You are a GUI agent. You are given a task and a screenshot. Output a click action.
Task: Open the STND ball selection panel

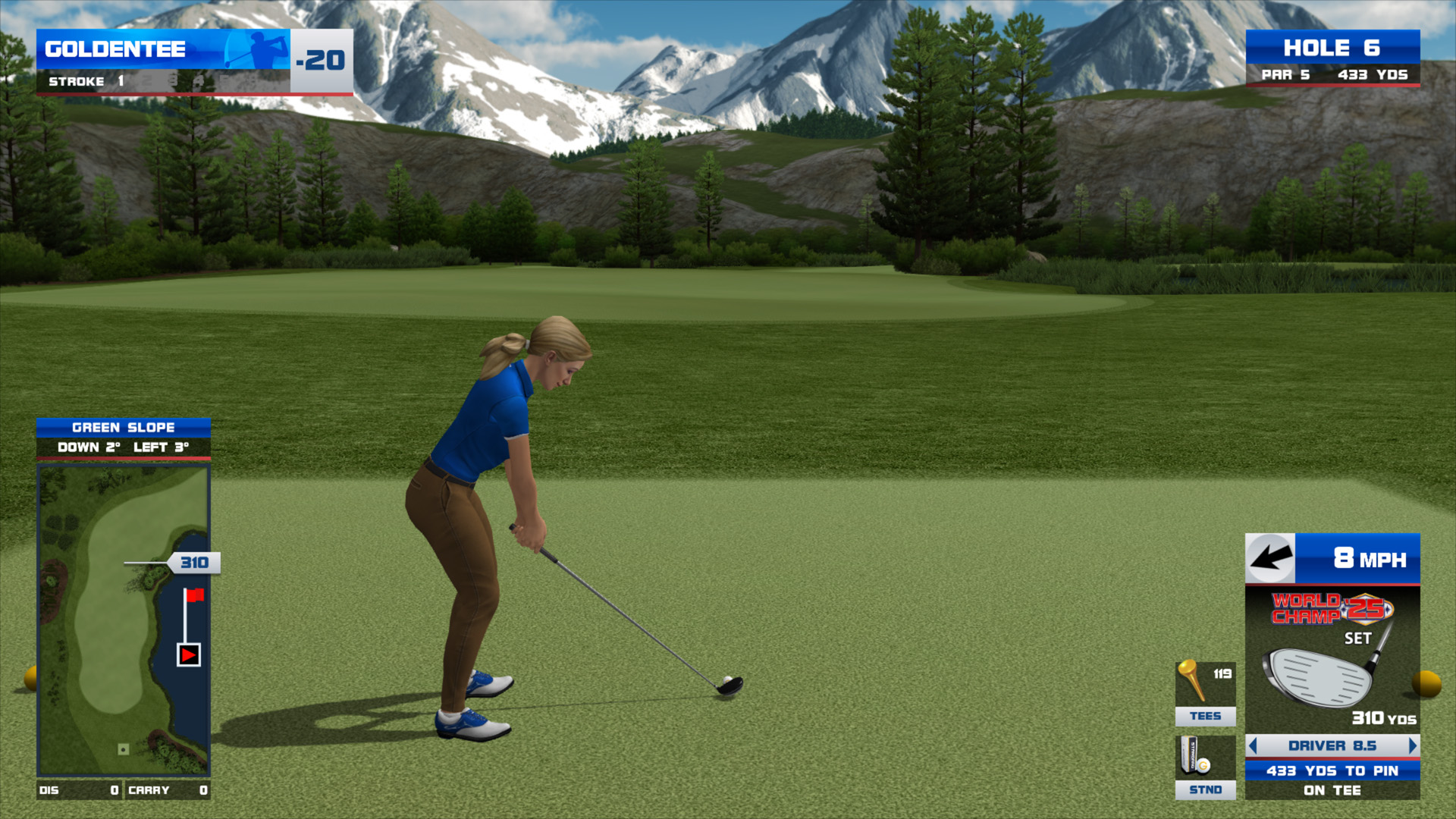coord(1205,767)
